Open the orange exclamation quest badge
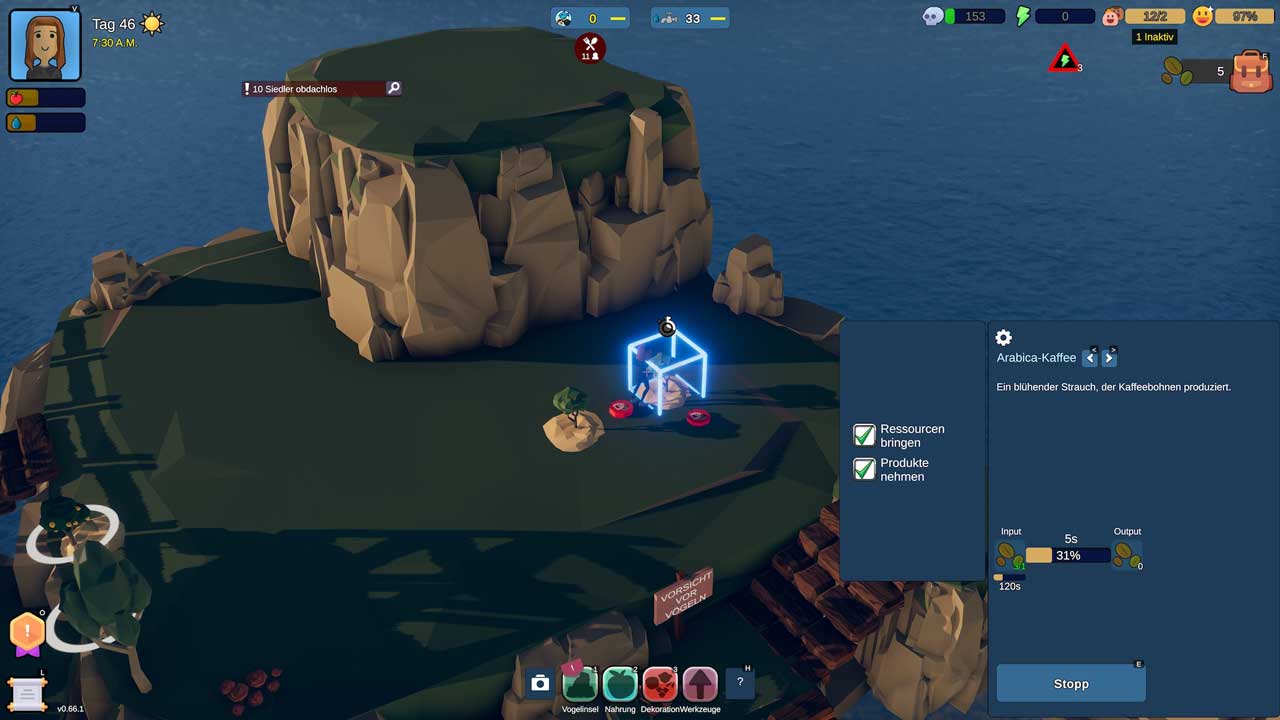Screen dimensions: 1280x720 point(27,632)
